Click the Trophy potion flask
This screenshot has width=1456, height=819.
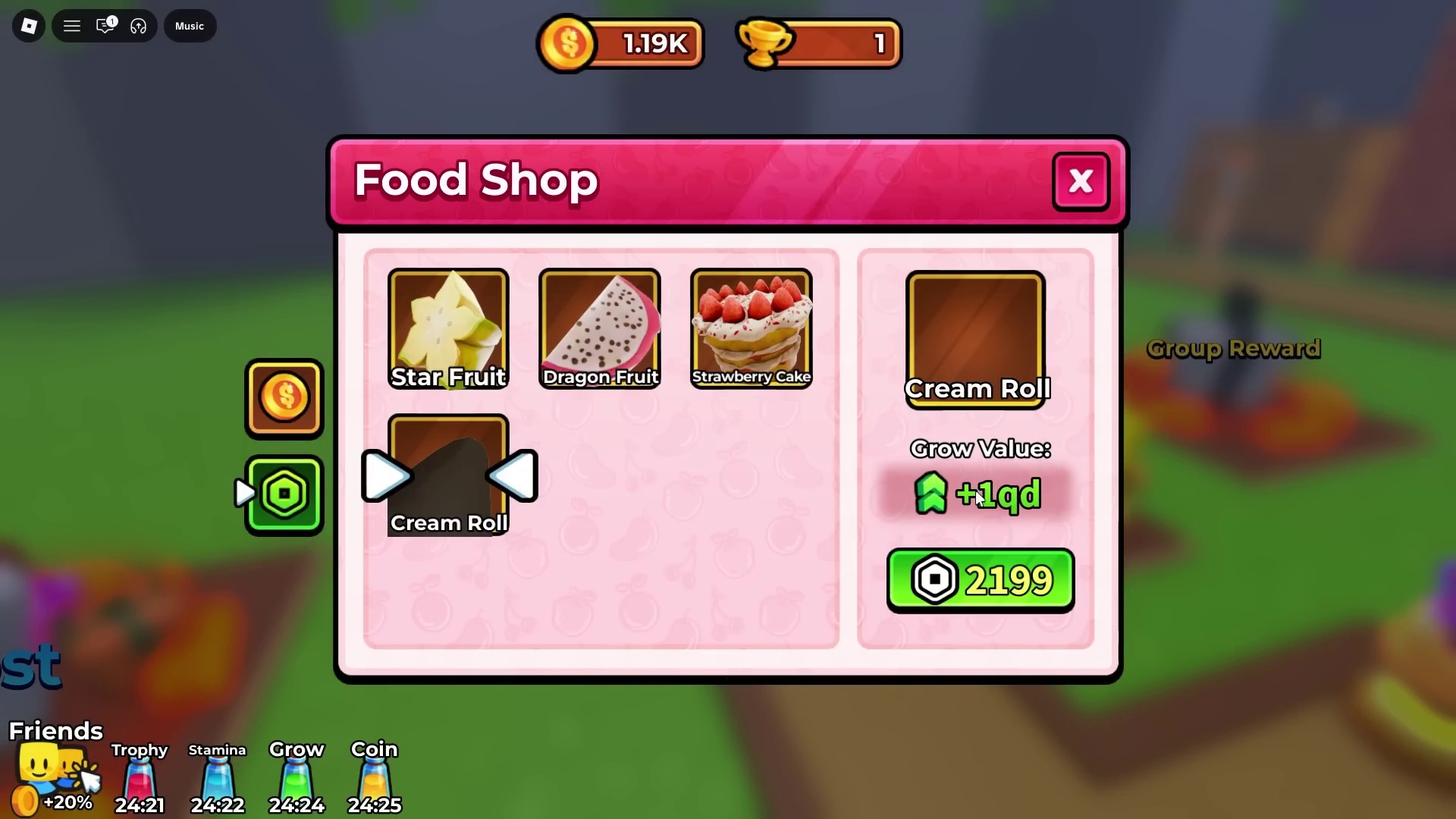139,777
